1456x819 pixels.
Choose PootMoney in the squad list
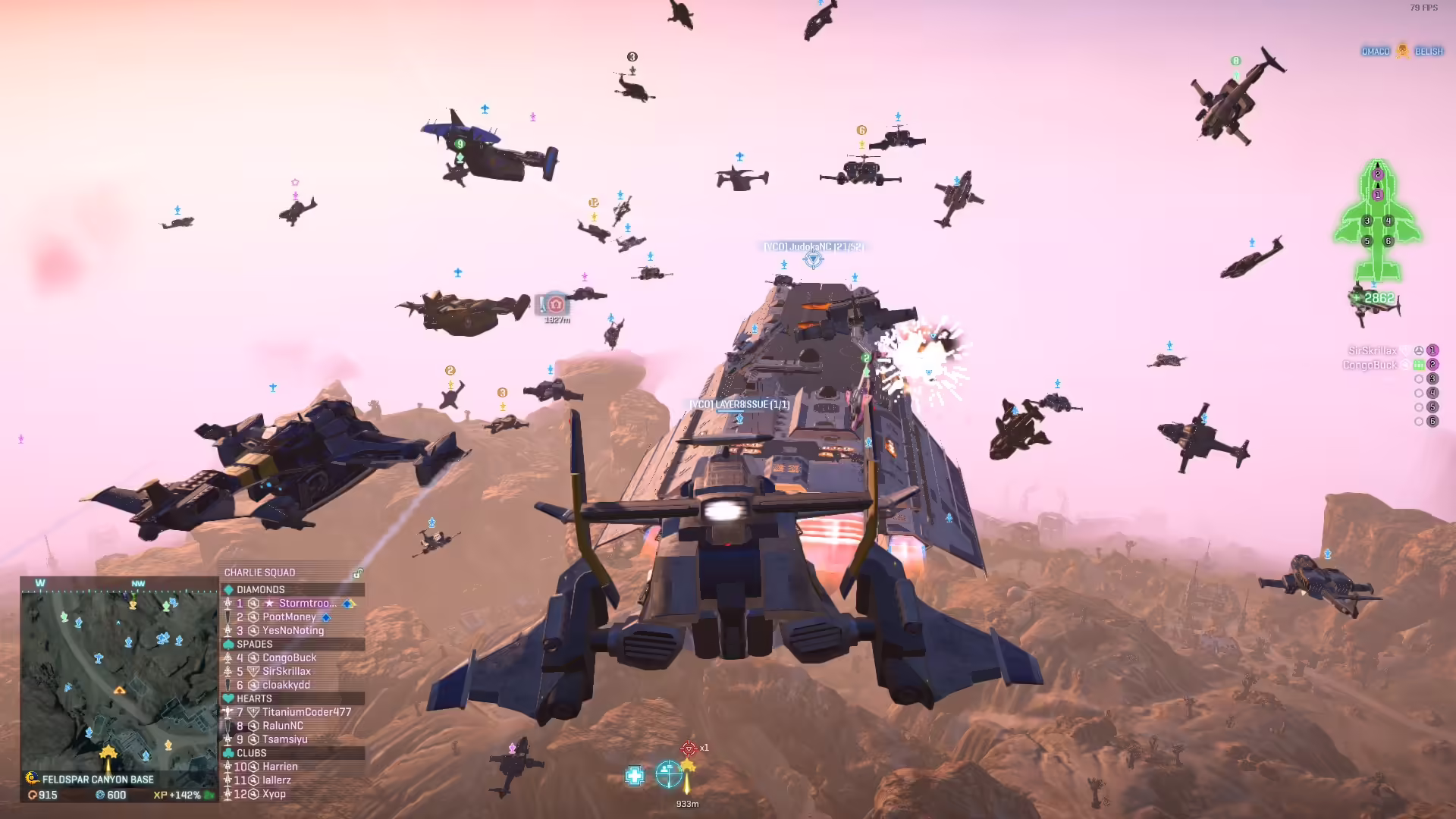pos(289,617)
